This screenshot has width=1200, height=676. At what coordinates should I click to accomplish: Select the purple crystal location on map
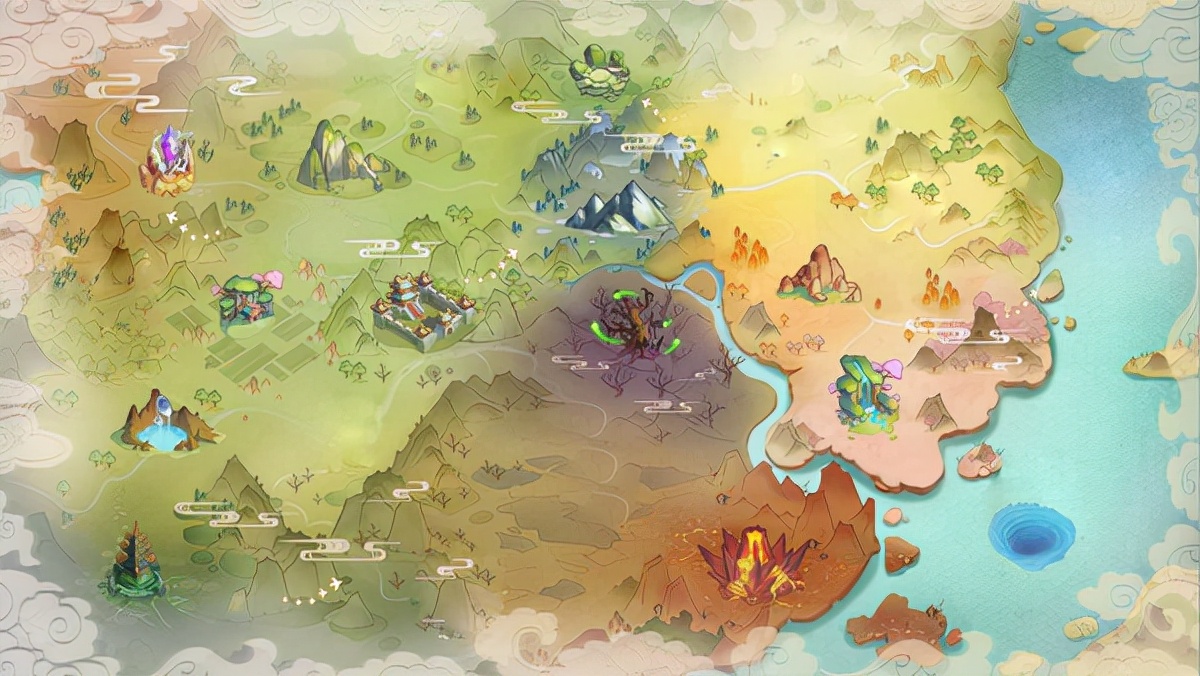[167, 162]
